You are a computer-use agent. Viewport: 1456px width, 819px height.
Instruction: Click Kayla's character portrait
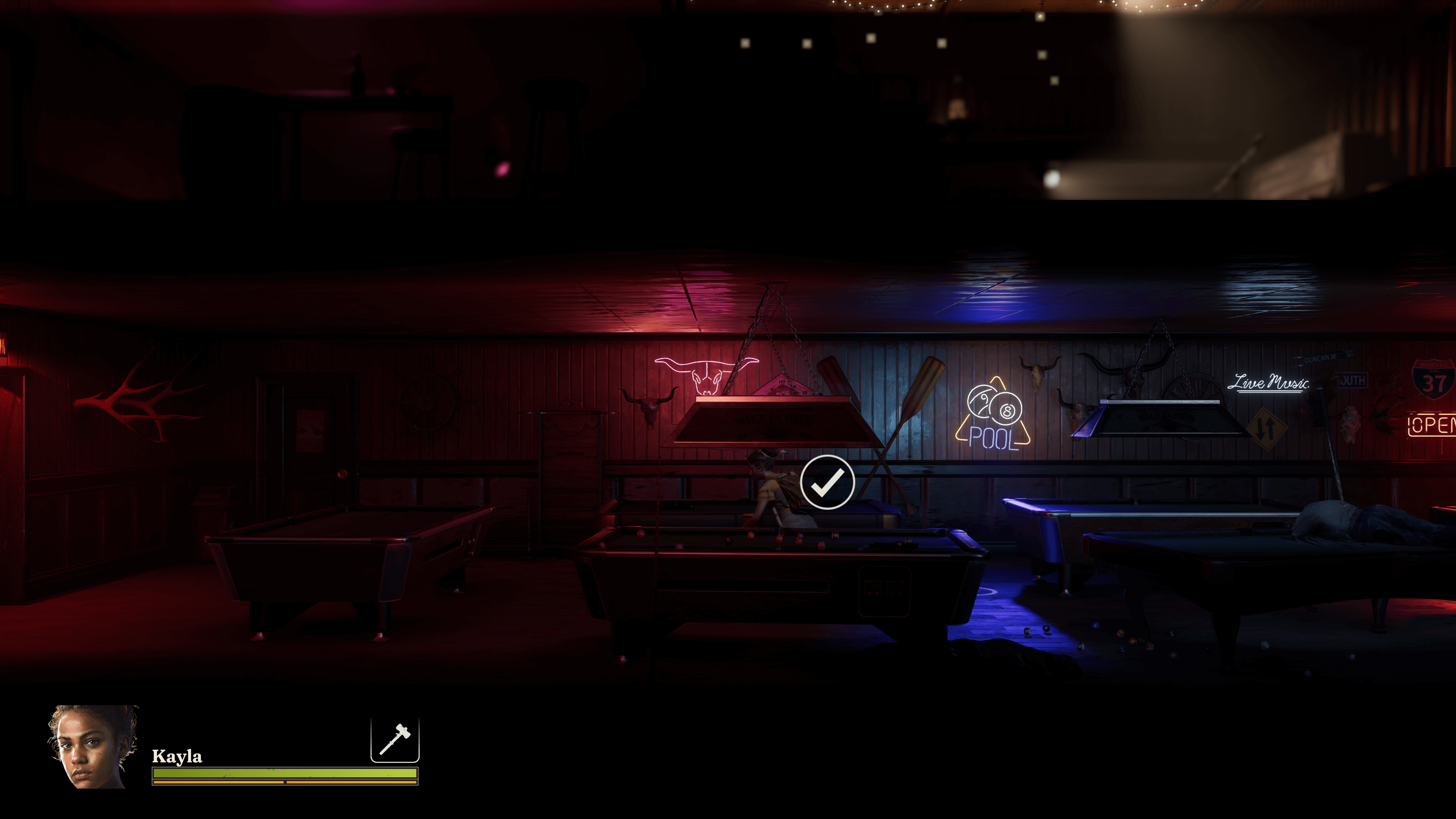[x=92, y=746]
